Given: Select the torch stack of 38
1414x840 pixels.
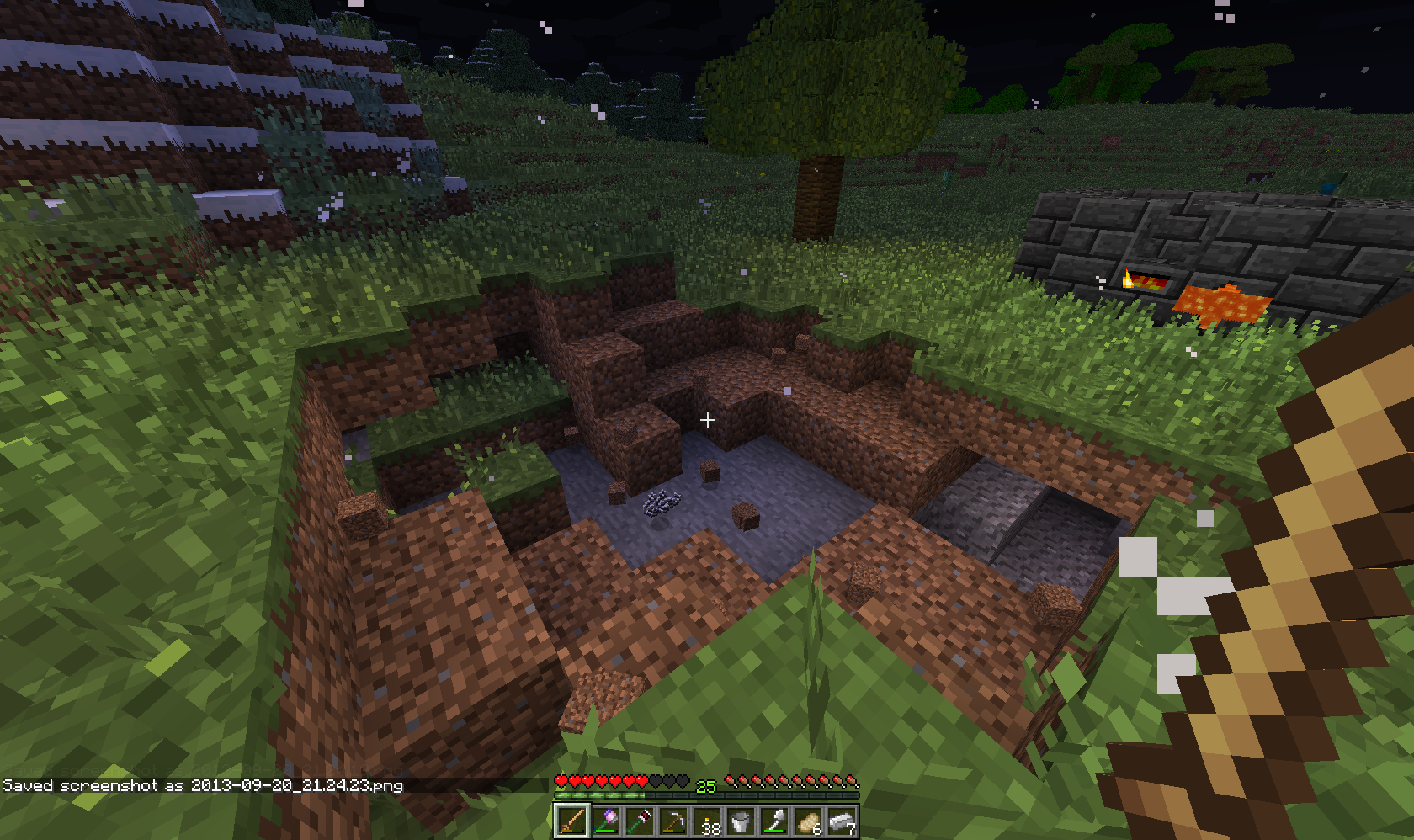Looking at the screenshot, I should pyautogui.click(x=706, y=821).
